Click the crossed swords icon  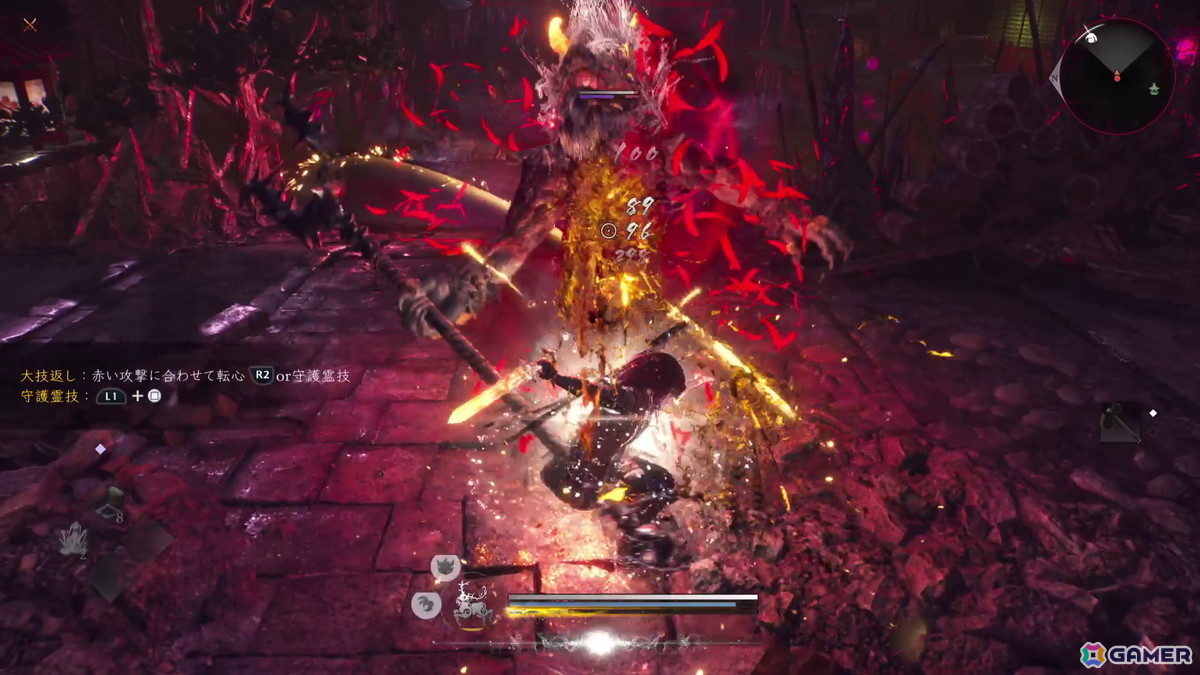[30, 24]
